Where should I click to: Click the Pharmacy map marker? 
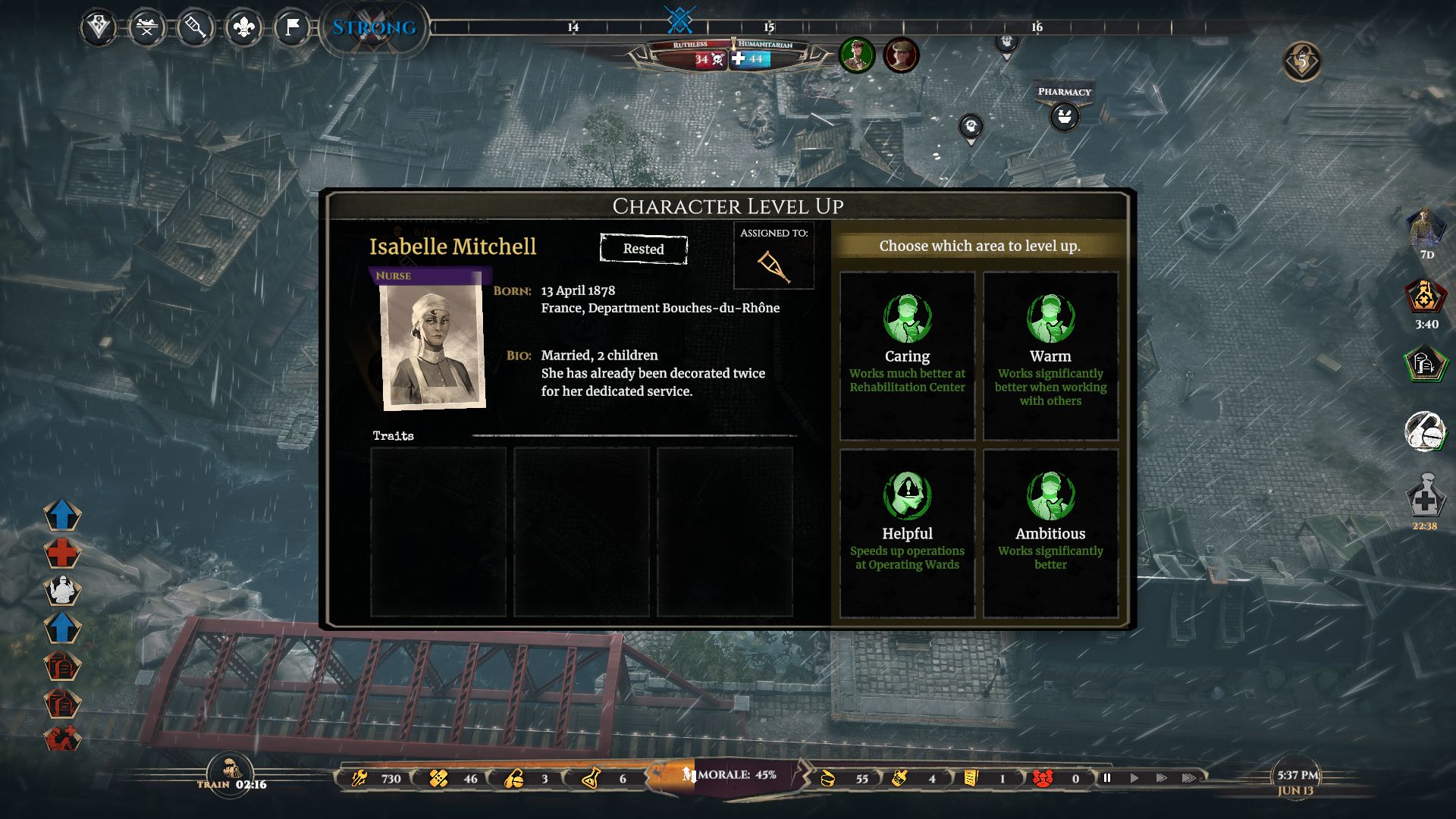click(x=1064, y=117)
